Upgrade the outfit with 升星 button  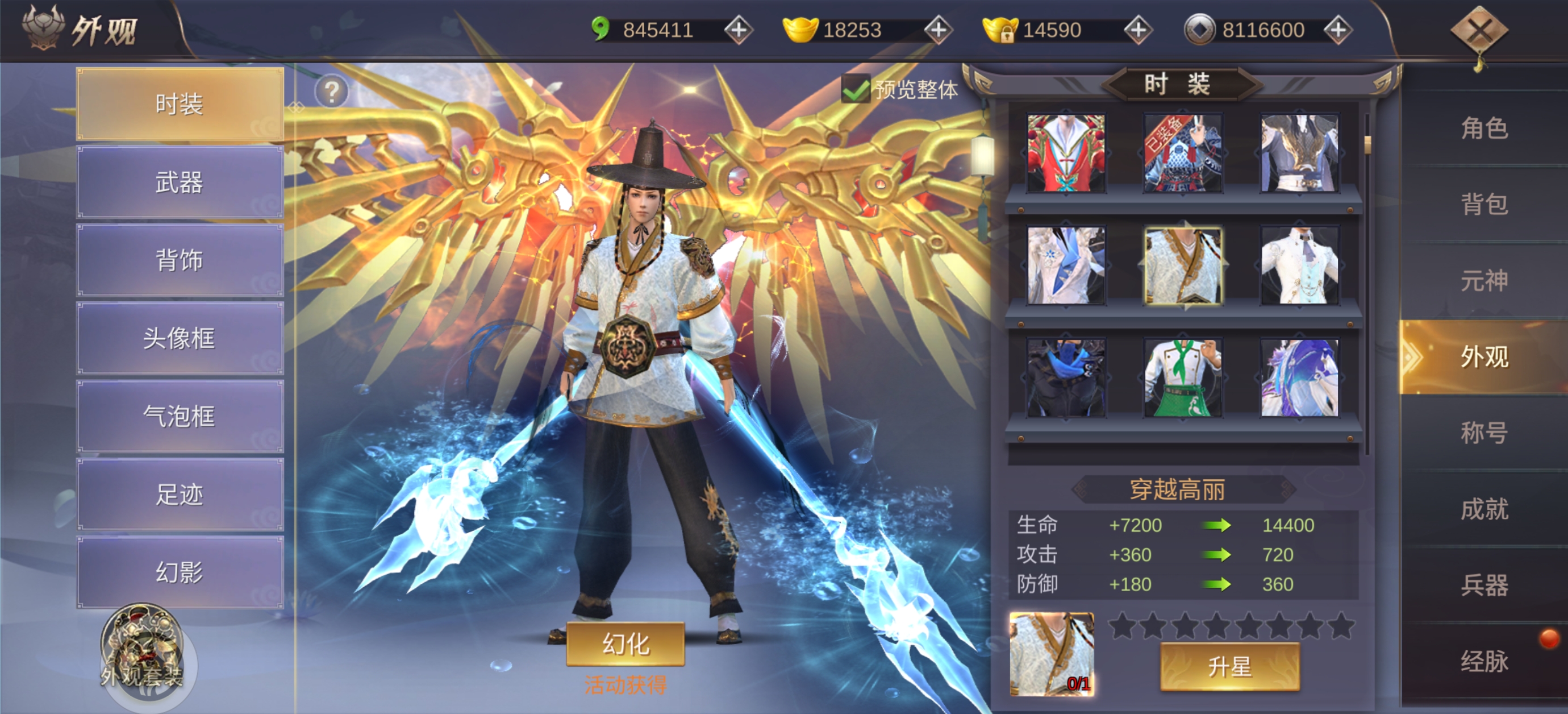1229,666
